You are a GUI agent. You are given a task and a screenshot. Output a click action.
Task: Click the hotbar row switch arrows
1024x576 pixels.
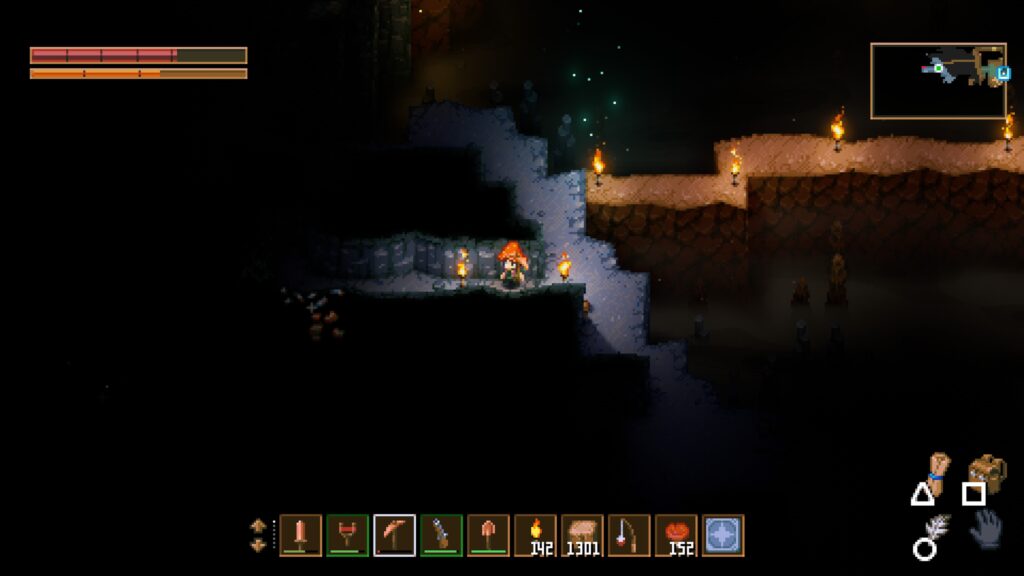258,535
